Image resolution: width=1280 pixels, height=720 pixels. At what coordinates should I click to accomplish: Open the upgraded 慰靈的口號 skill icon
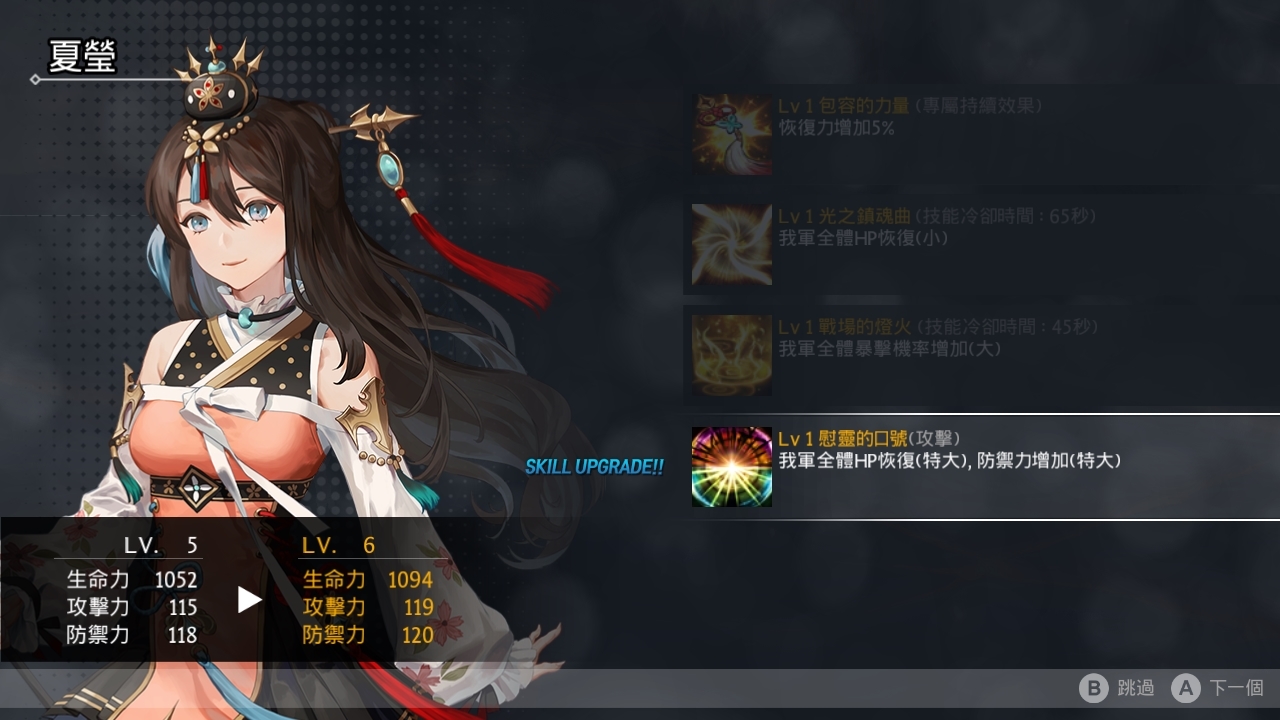tap(731, 467)
